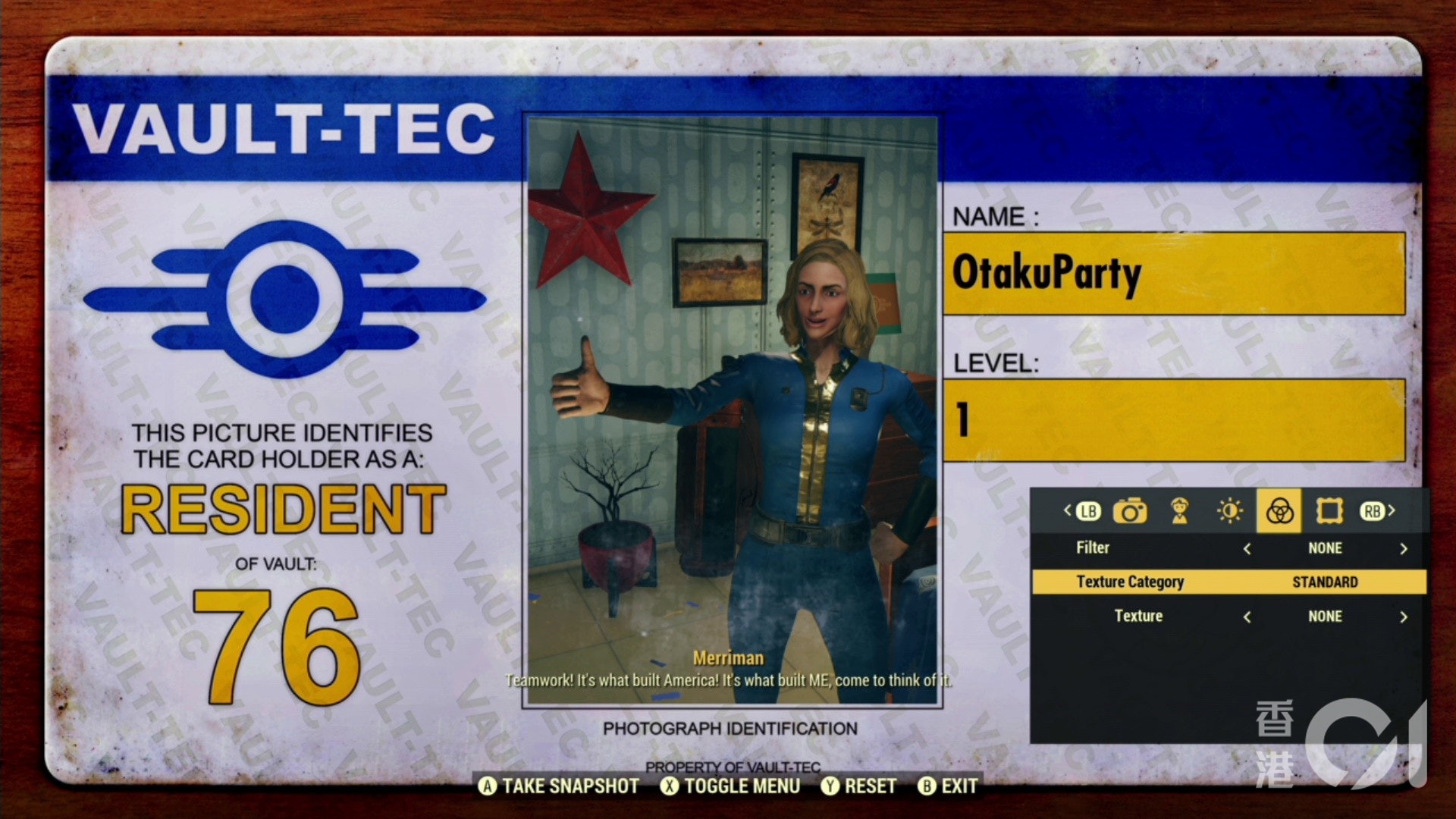This screenshot has width=1456, height=819.
Task: Click the OtakuParty name field
Action: coord(1175,275)
